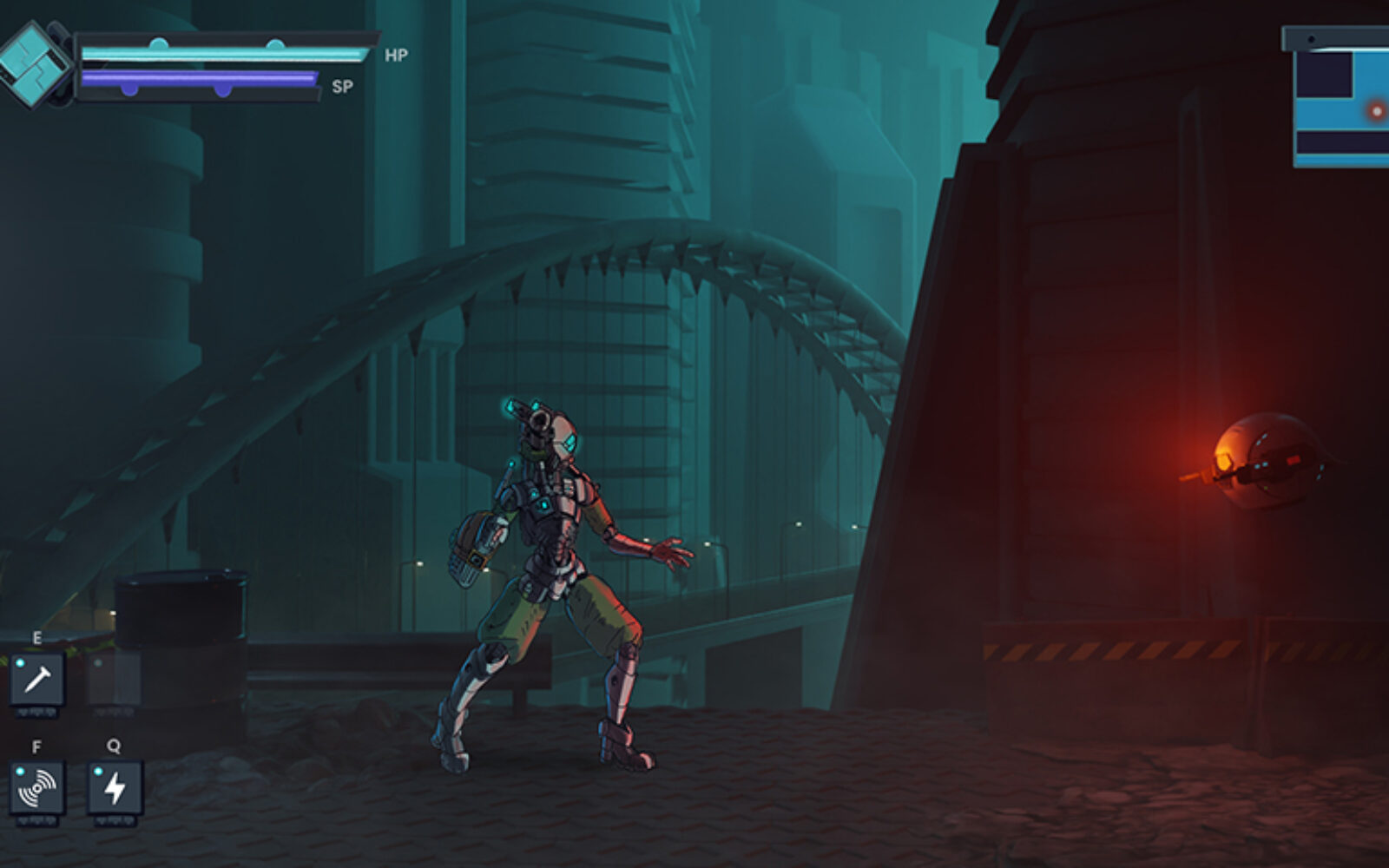Activate the sonar pulse ability
The width and height of the screenshot is (1389, 868).
pos(37,787)
